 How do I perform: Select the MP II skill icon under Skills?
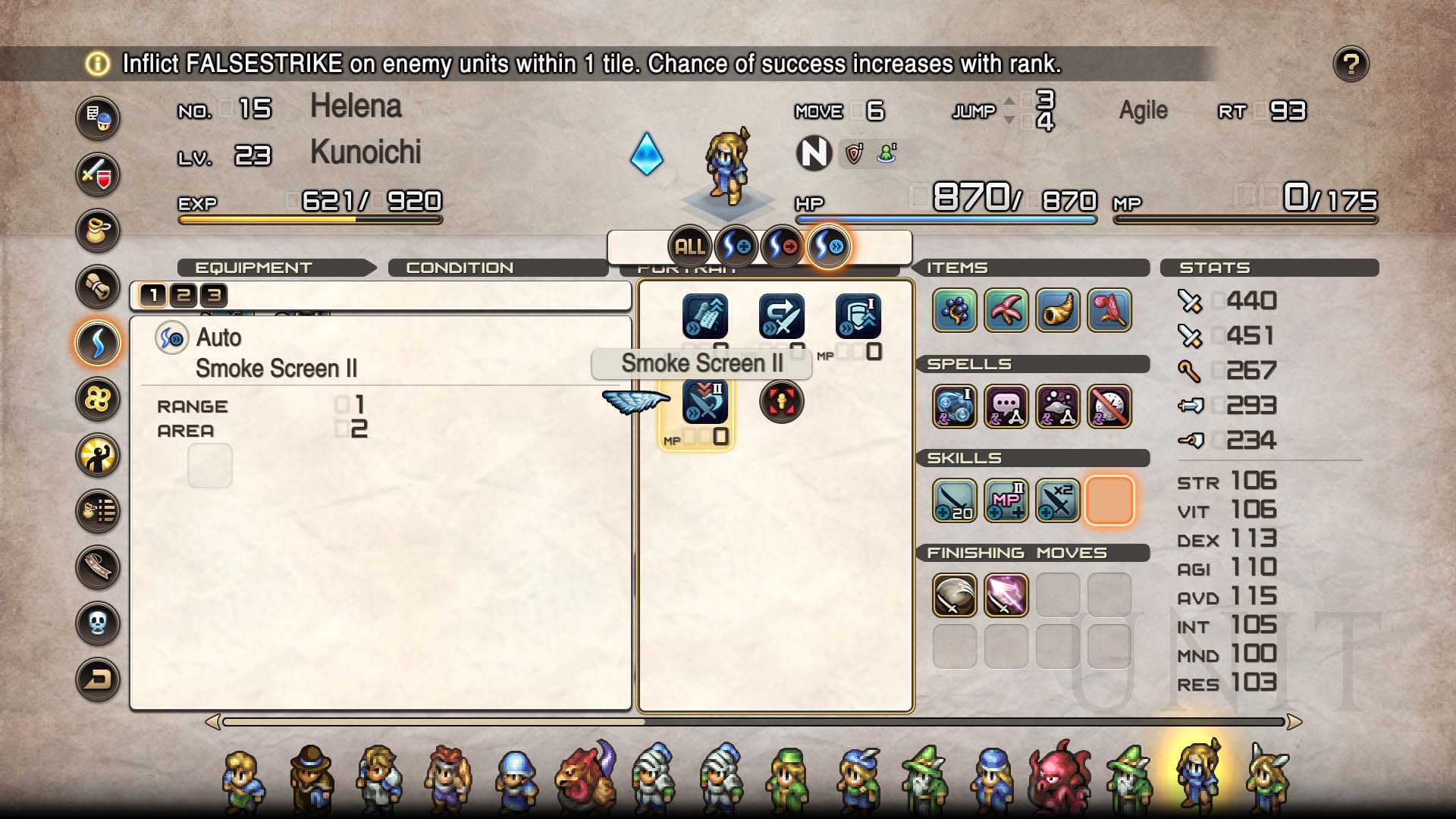(x=1006, y=500)
